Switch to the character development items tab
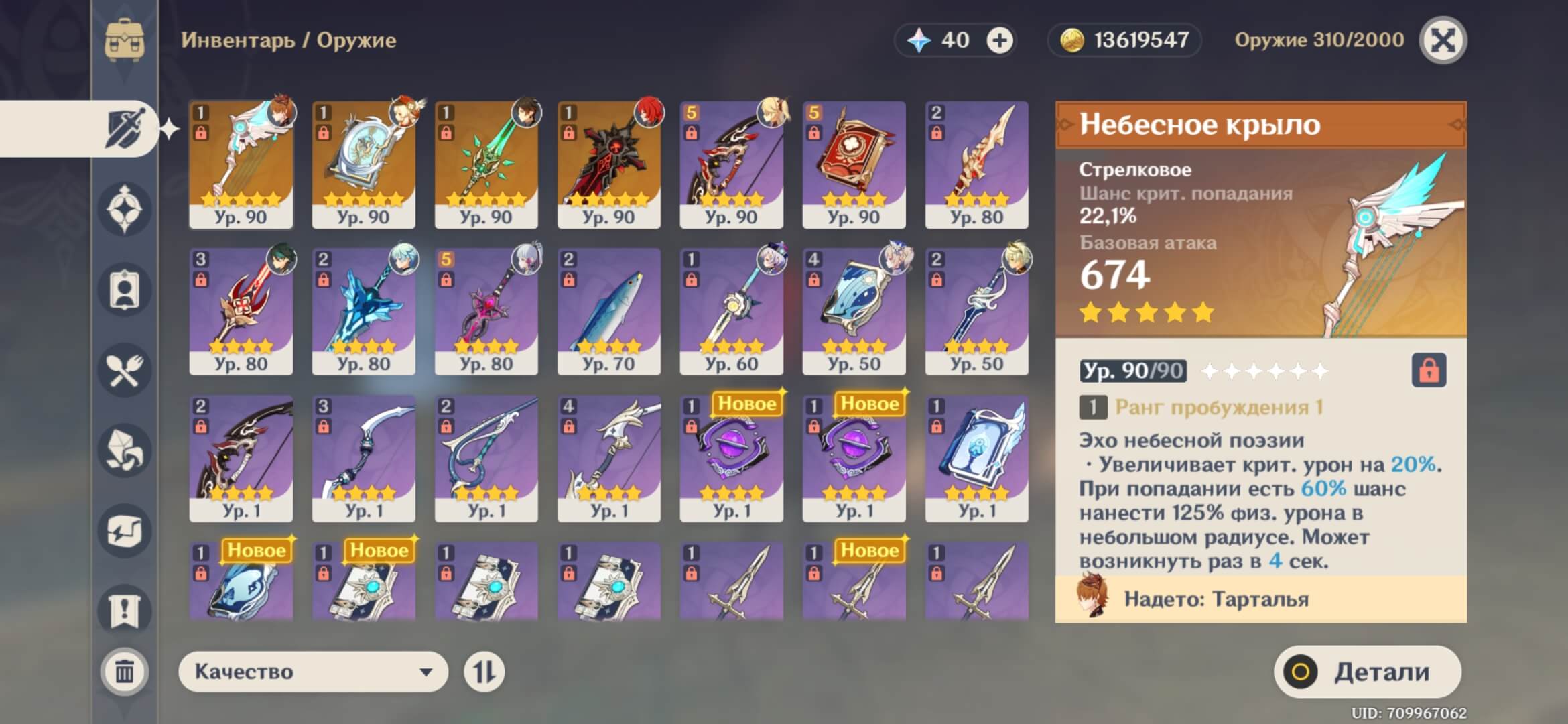This screenshot has width=1568, height=724. coord(125,290)
